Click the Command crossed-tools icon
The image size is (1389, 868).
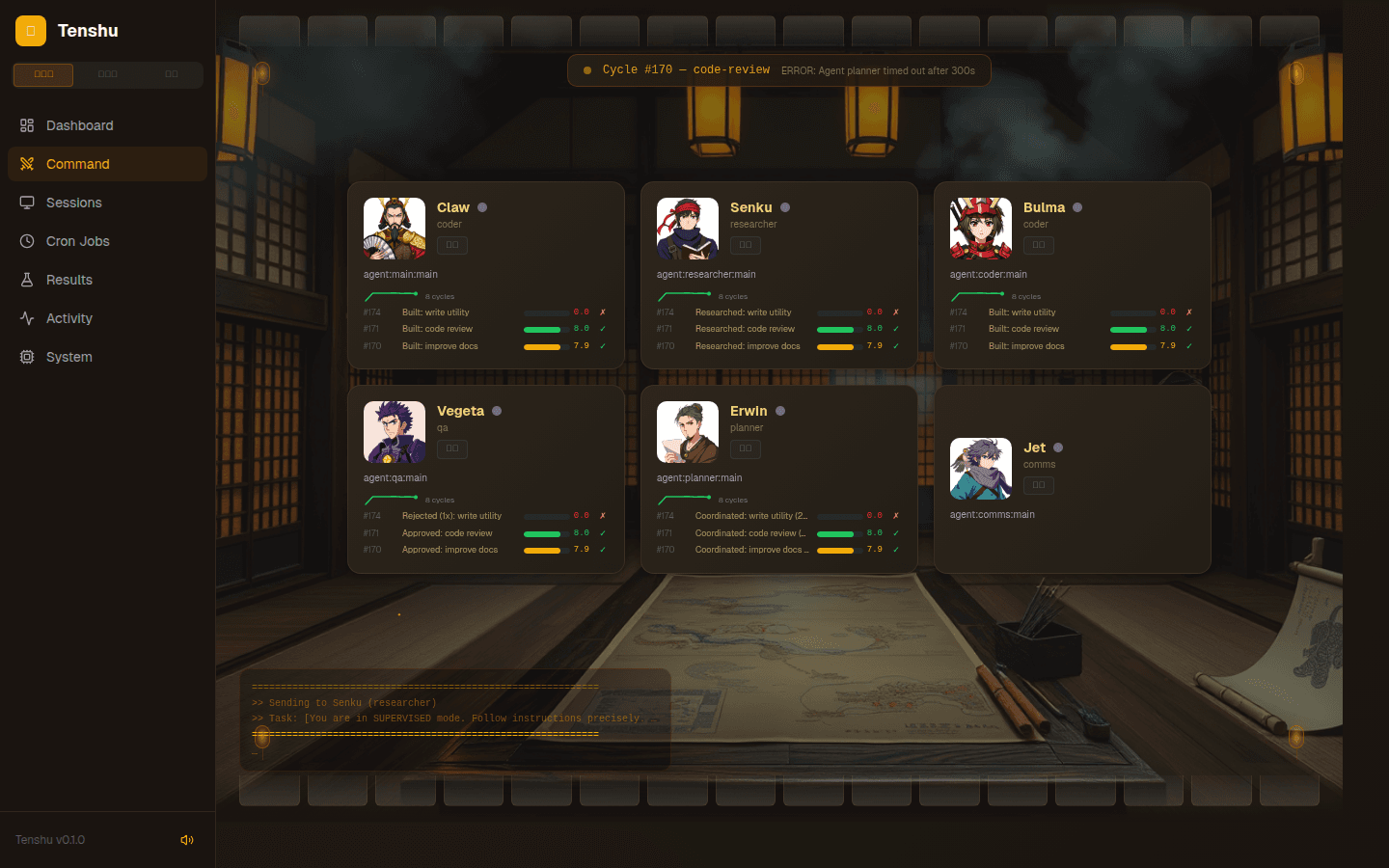[29, 164]
